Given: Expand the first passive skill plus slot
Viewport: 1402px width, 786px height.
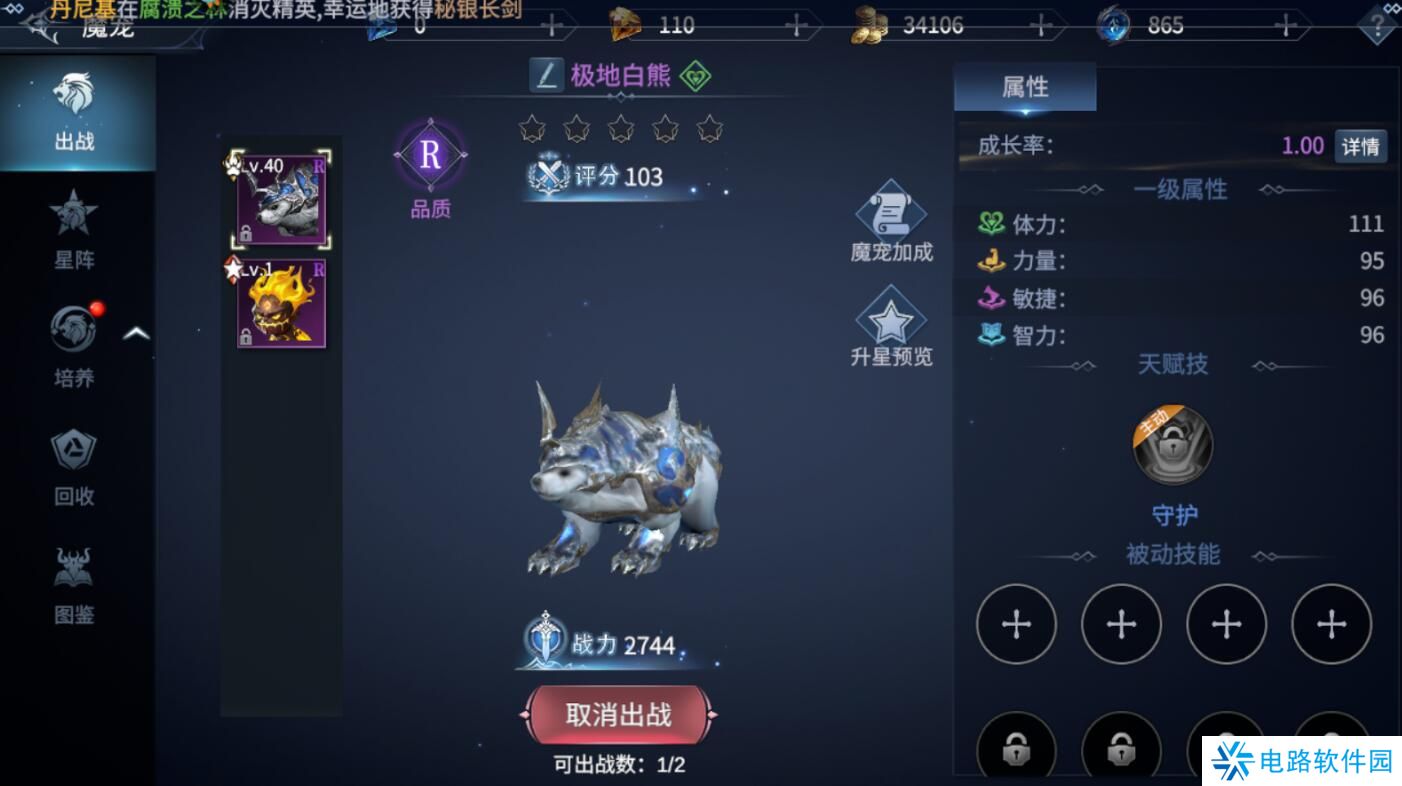Looking at the screenshot, I should [x=1016, y=623].
